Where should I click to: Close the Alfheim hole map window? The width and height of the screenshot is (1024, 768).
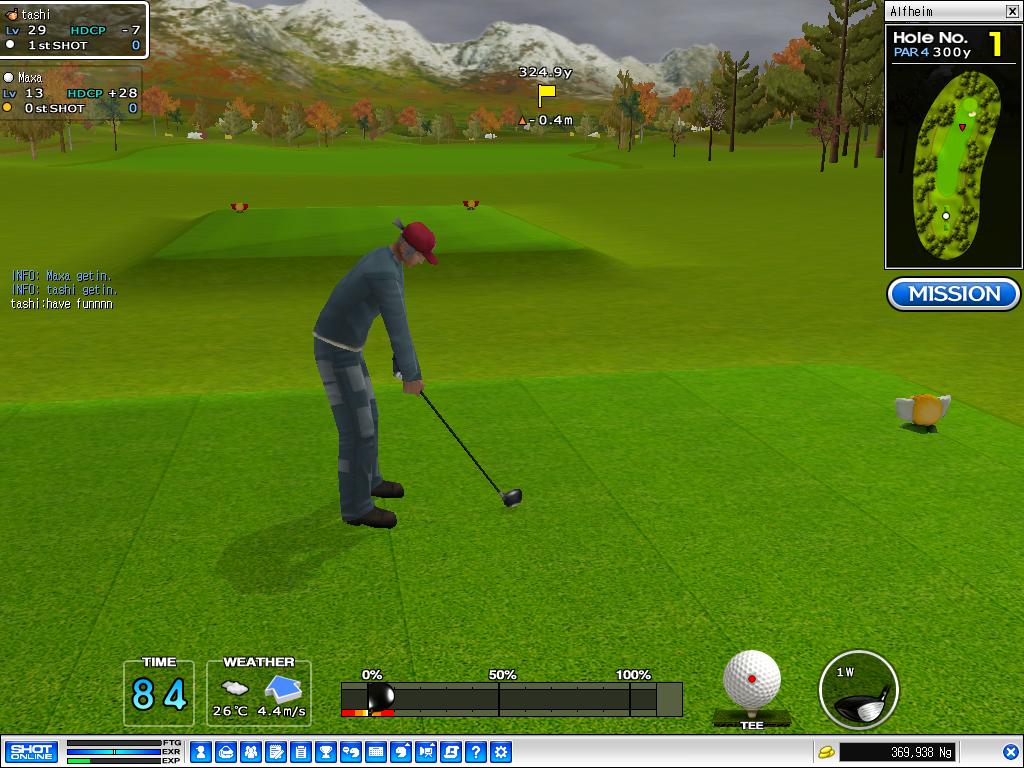tap(1012, 12)
